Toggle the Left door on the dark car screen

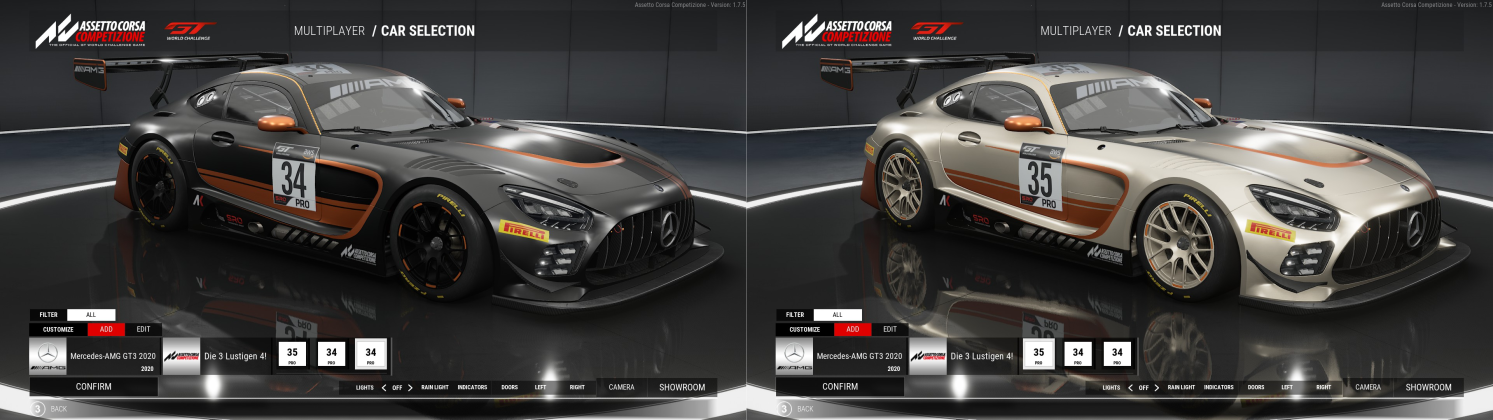[x=540, y=387]
